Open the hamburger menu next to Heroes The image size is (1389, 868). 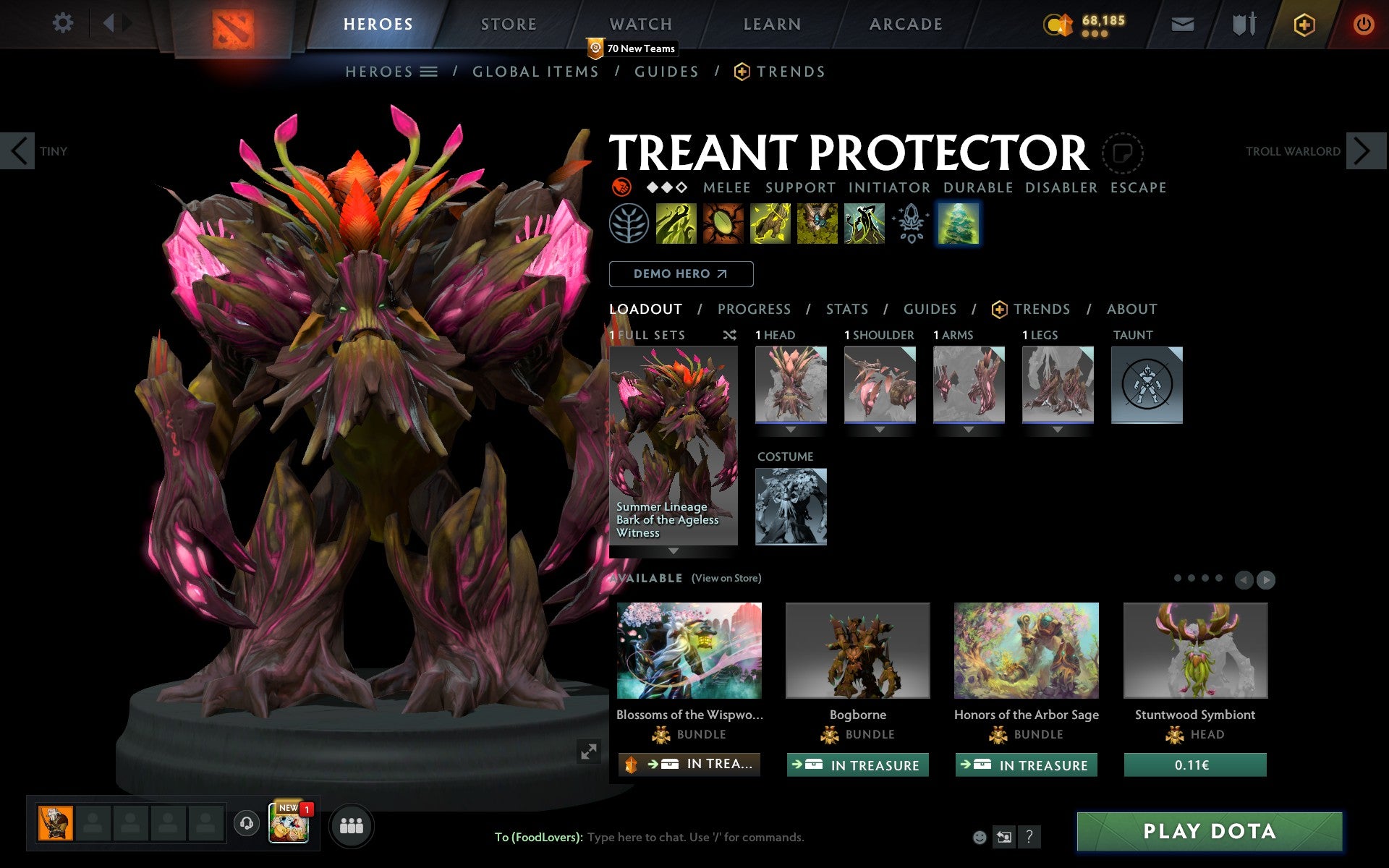tap(428, 72)
